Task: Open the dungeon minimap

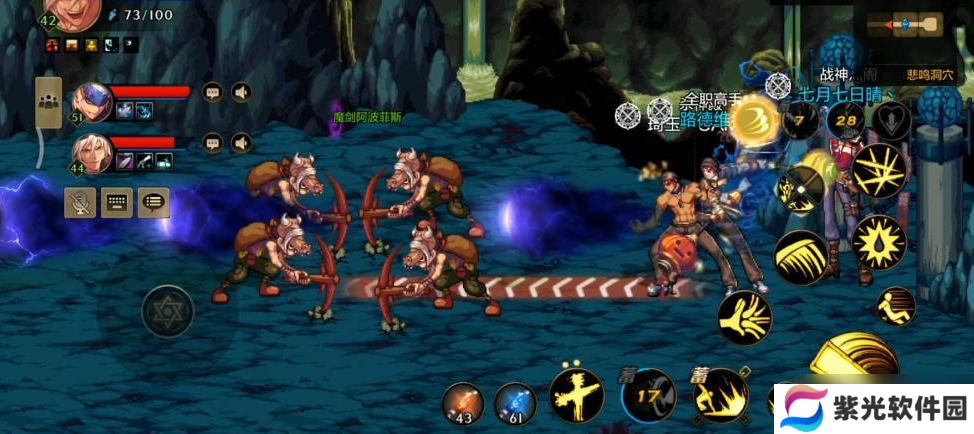Action: point(904,24)
